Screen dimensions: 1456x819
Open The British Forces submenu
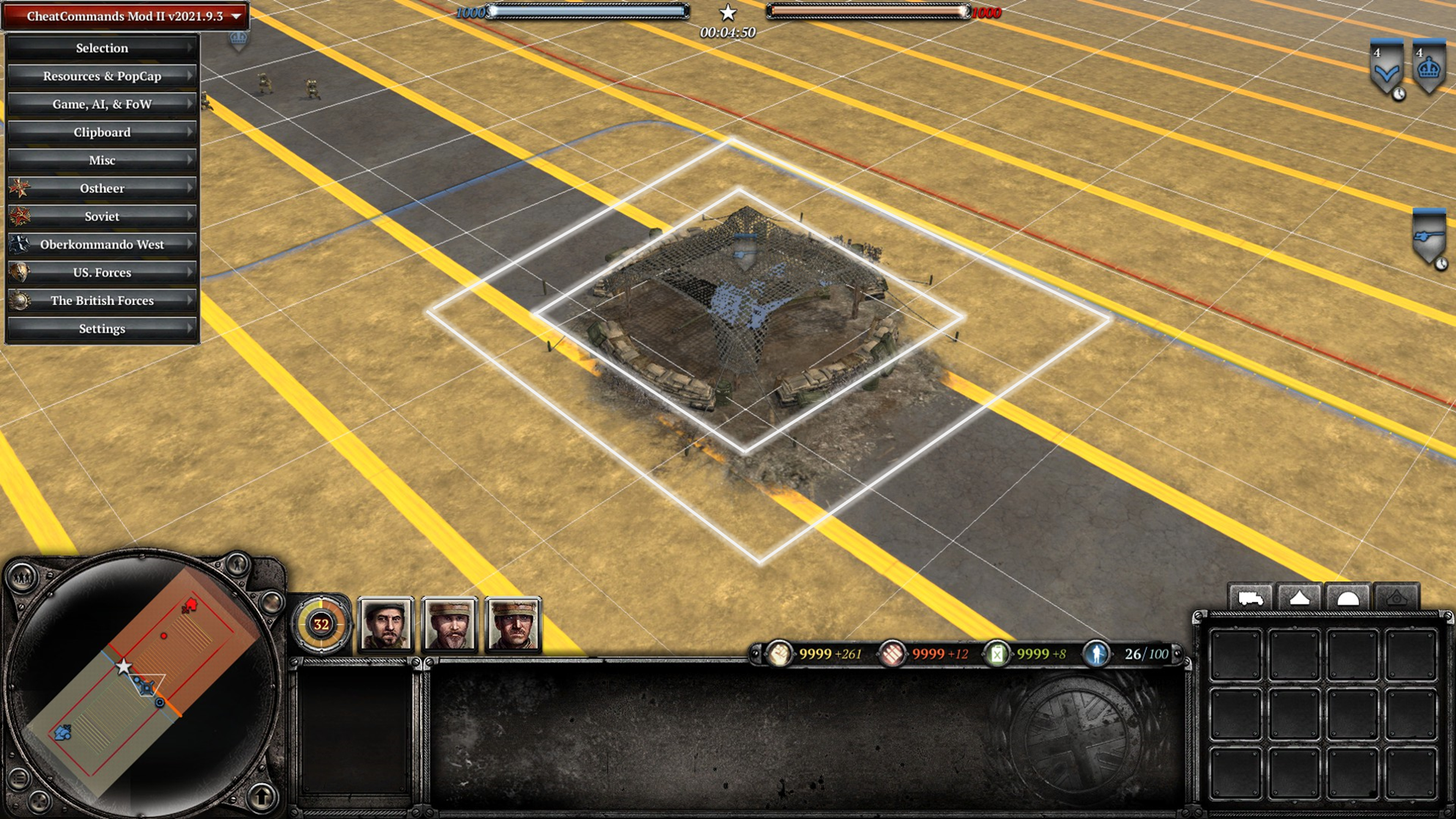tap(102, 301)
